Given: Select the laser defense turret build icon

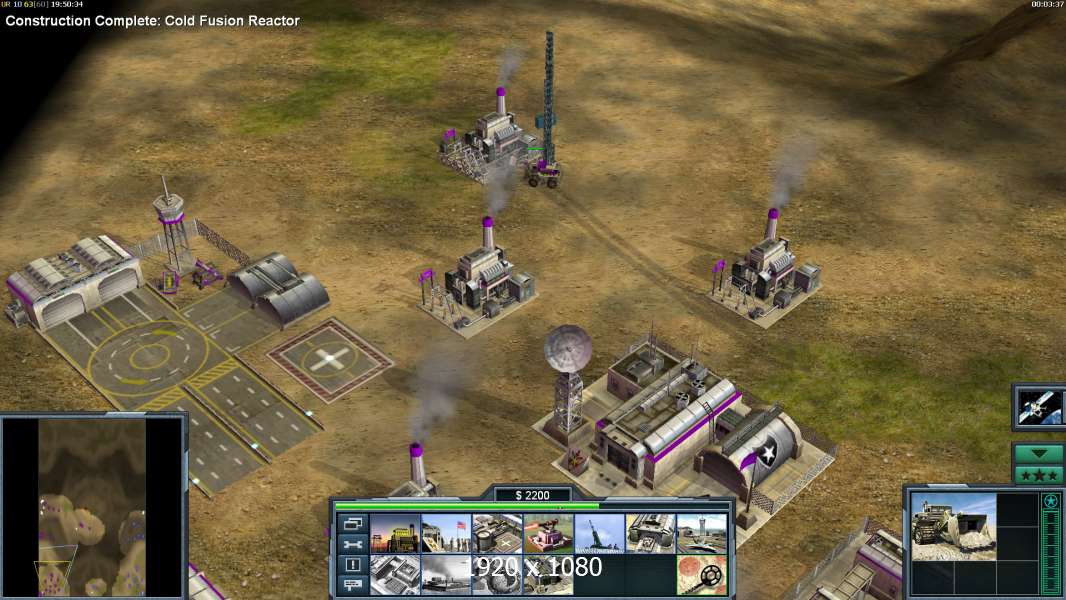Looking at the screenshot, I should click(548, 533).
